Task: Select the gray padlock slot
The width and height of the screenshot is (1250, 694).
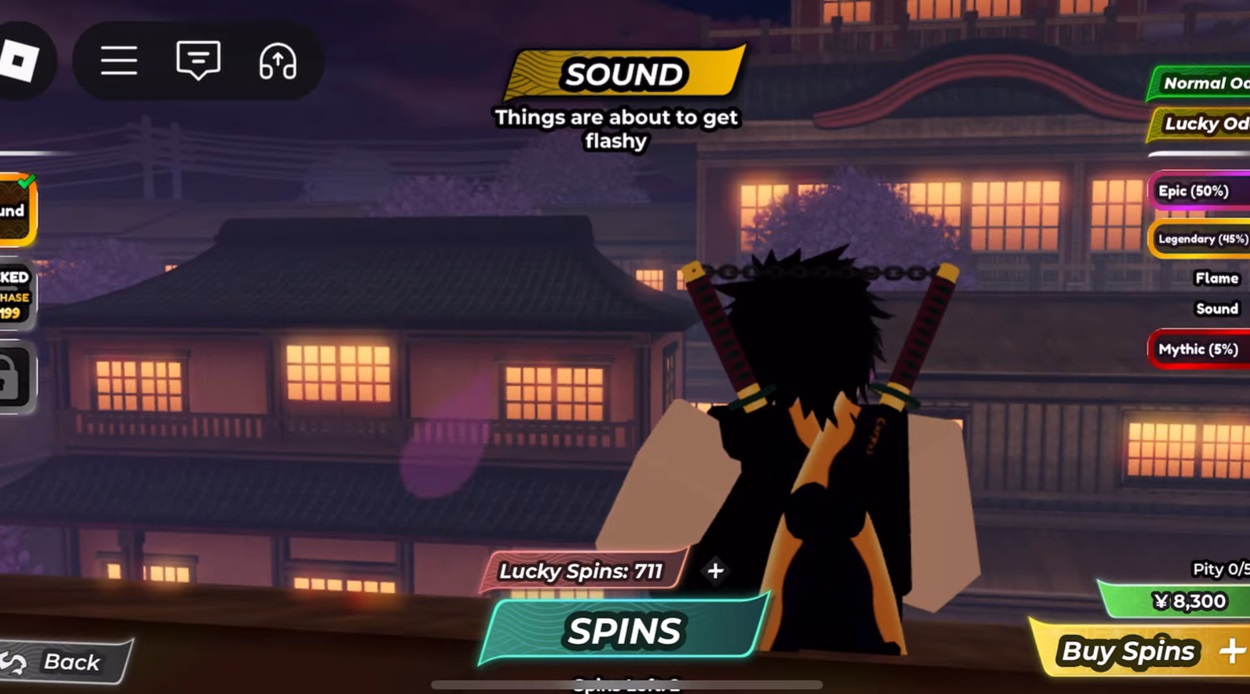Action: click(15, 378)
